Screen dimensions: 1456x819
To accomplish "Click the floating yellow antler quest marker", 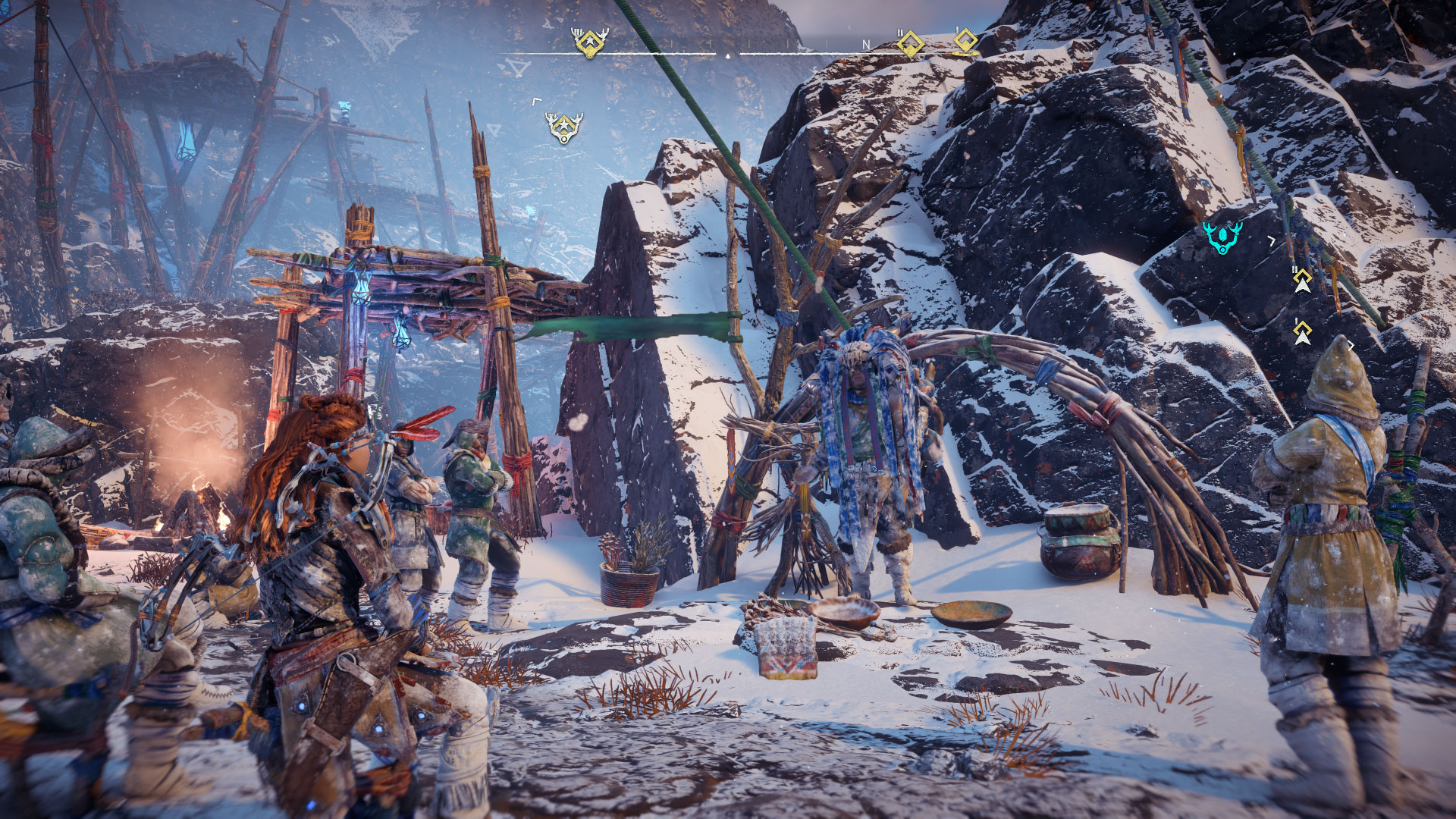I will pos(563,127).
